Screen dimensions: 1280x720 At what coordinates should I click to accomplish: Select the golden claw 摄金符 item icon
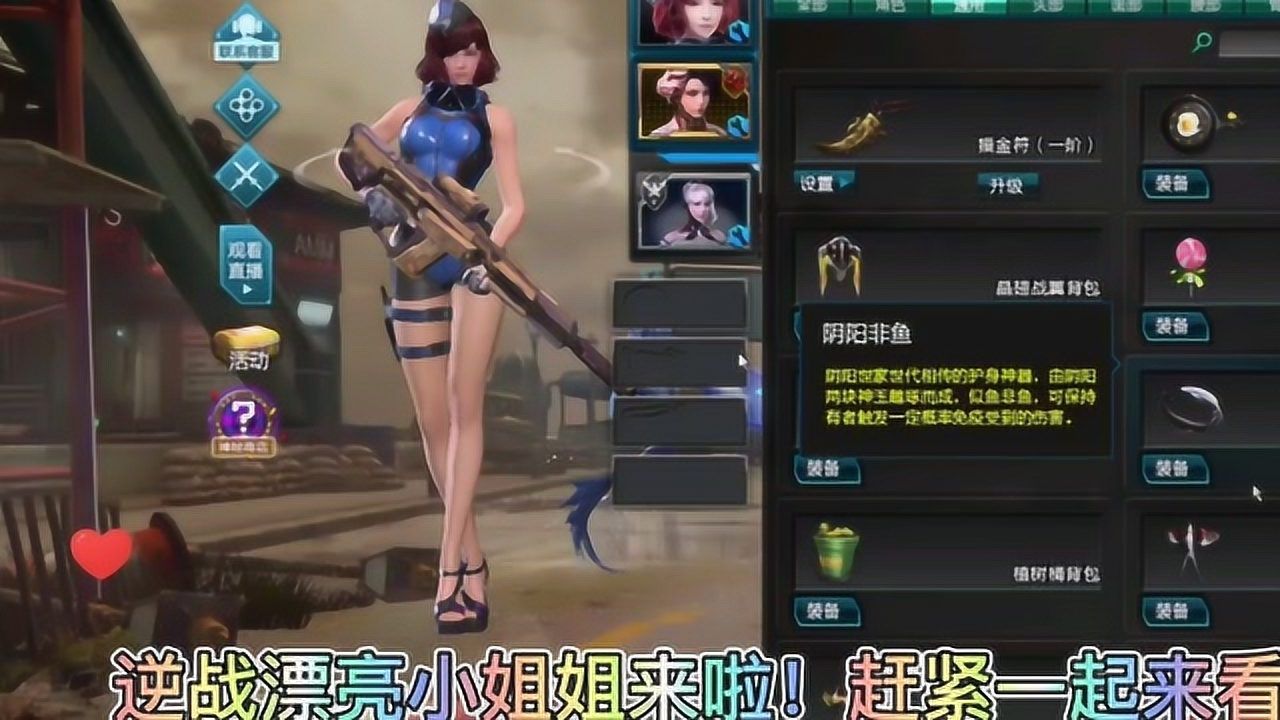[858, 128]
